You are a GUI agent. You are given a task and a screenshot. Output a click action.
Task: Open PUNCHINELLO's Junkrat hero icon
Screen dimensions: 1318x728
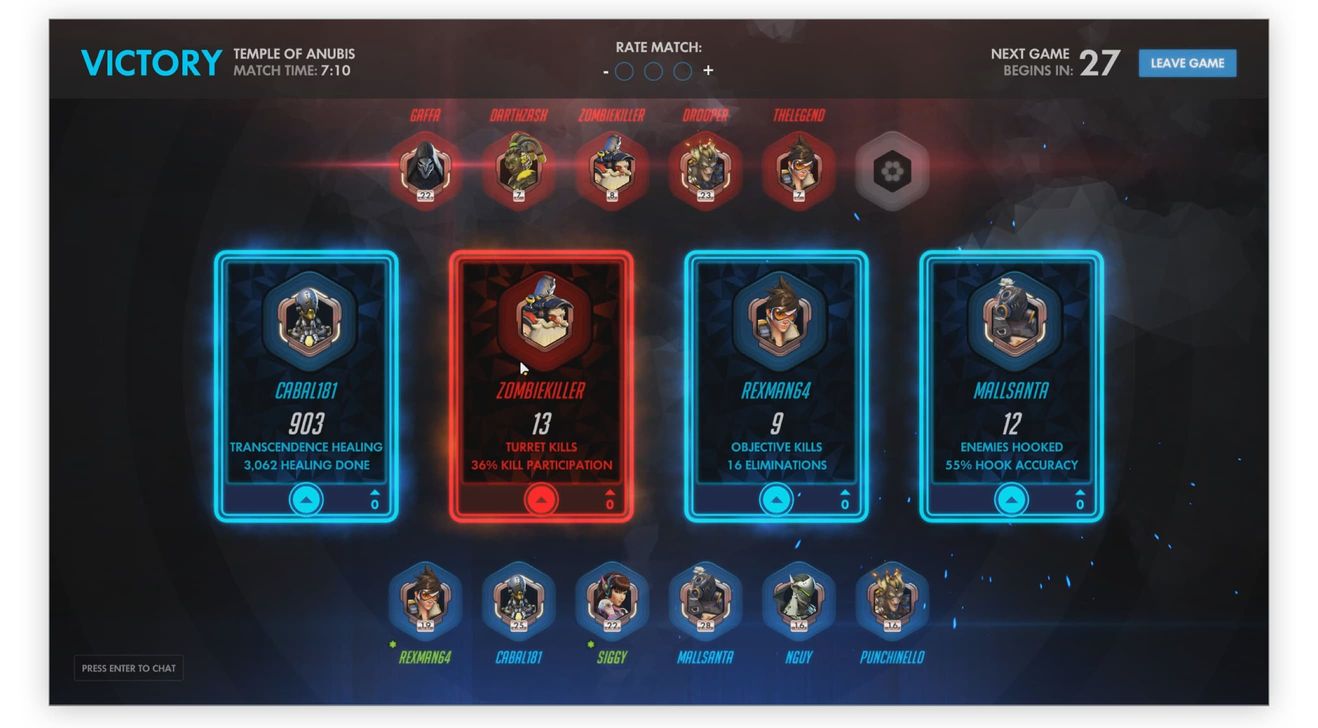(x=891, y=600)
